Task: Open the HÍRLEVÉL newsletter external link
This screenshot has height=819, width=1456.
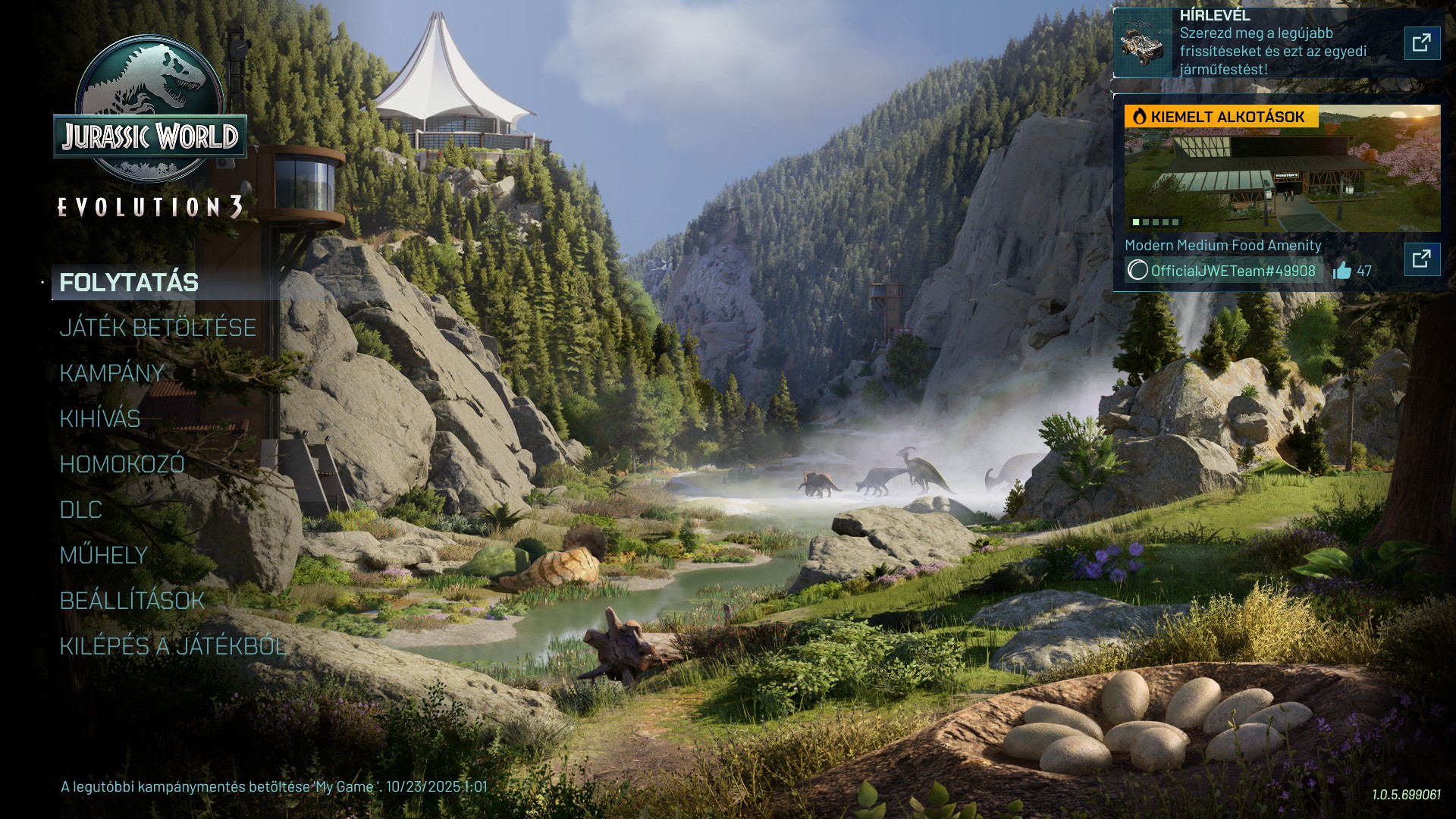Action: coord(1422,42)
